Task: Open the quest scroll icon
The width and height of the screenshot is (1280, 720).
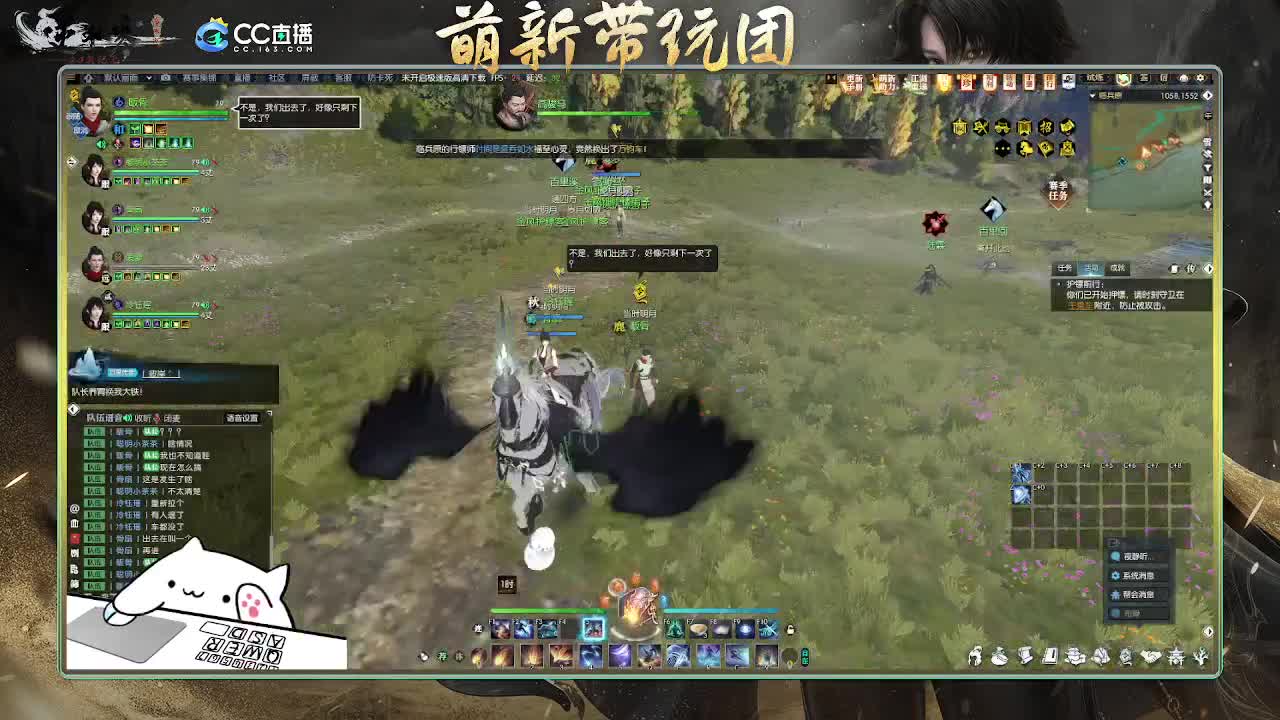Action: click(1026, 660)
